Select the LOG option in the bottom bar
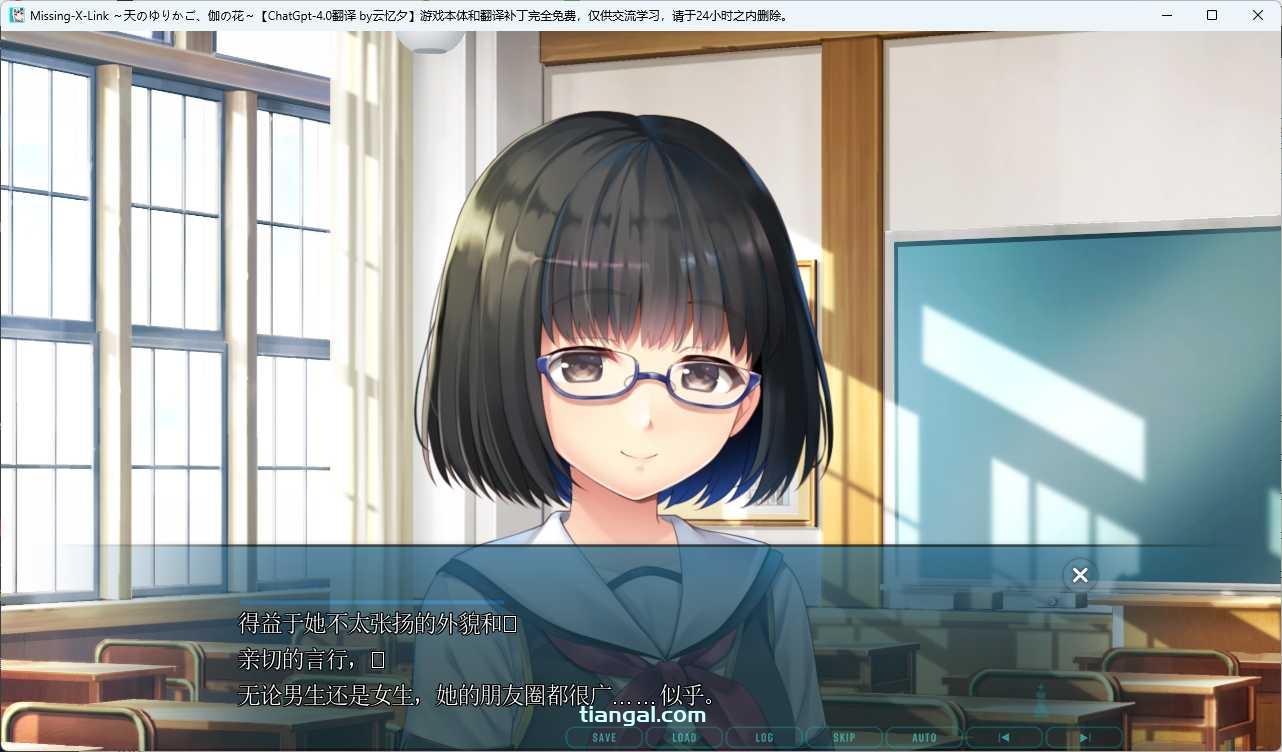The image size is (1282, 752). [x=763, y=737]
